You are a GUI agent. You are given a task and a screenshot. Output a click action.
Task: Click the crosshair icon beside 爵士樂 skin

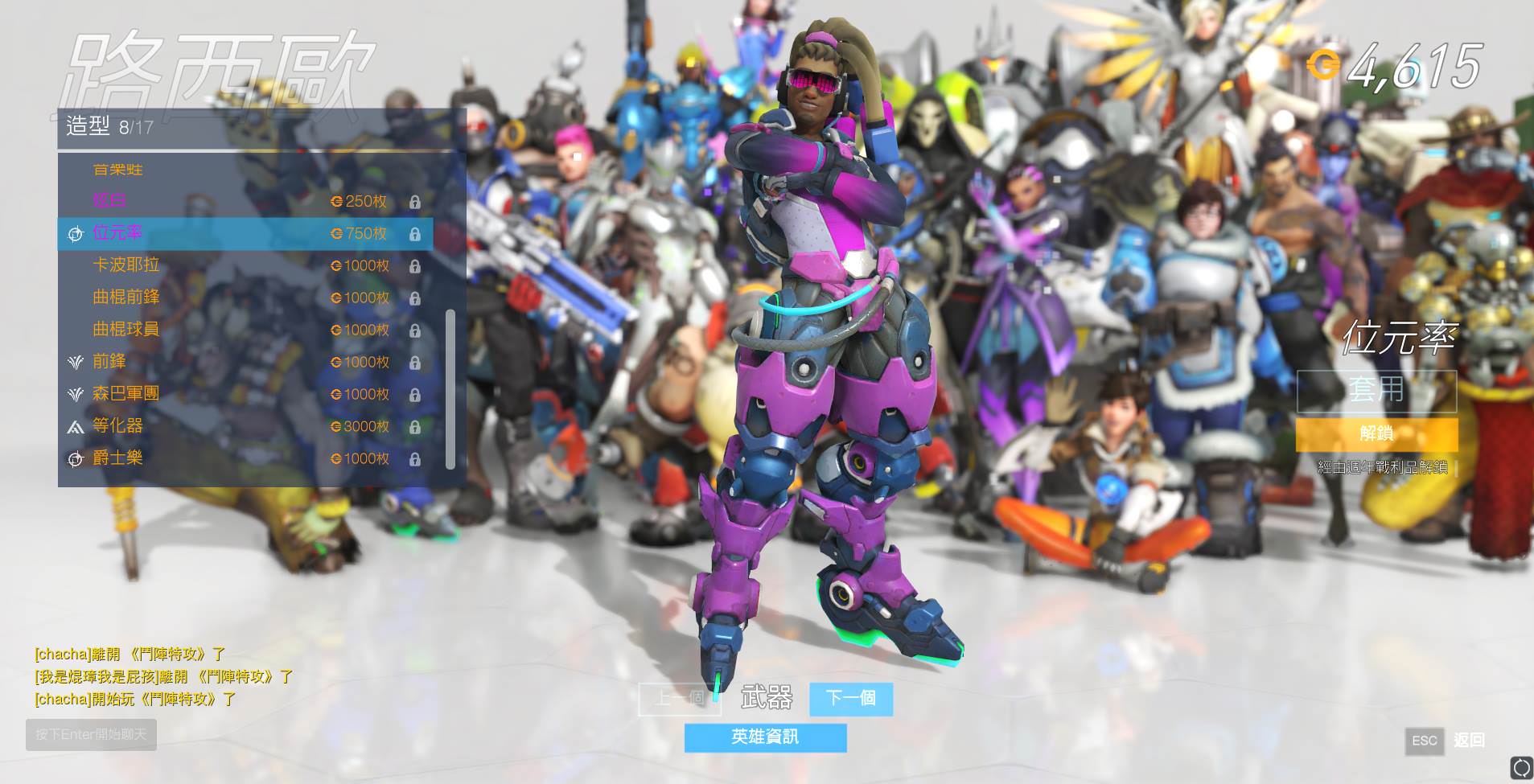(76, 458)
